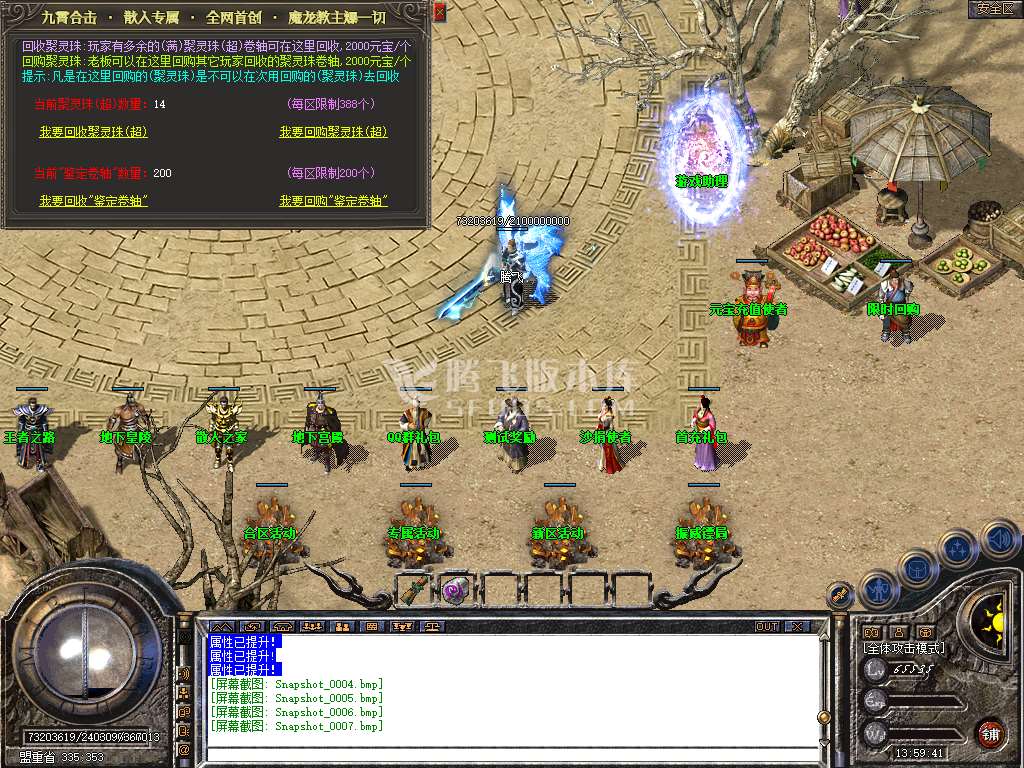Screen dimensions: 1024x768
Task: Click the 安全区 label at top right
Action: point(994,9)
